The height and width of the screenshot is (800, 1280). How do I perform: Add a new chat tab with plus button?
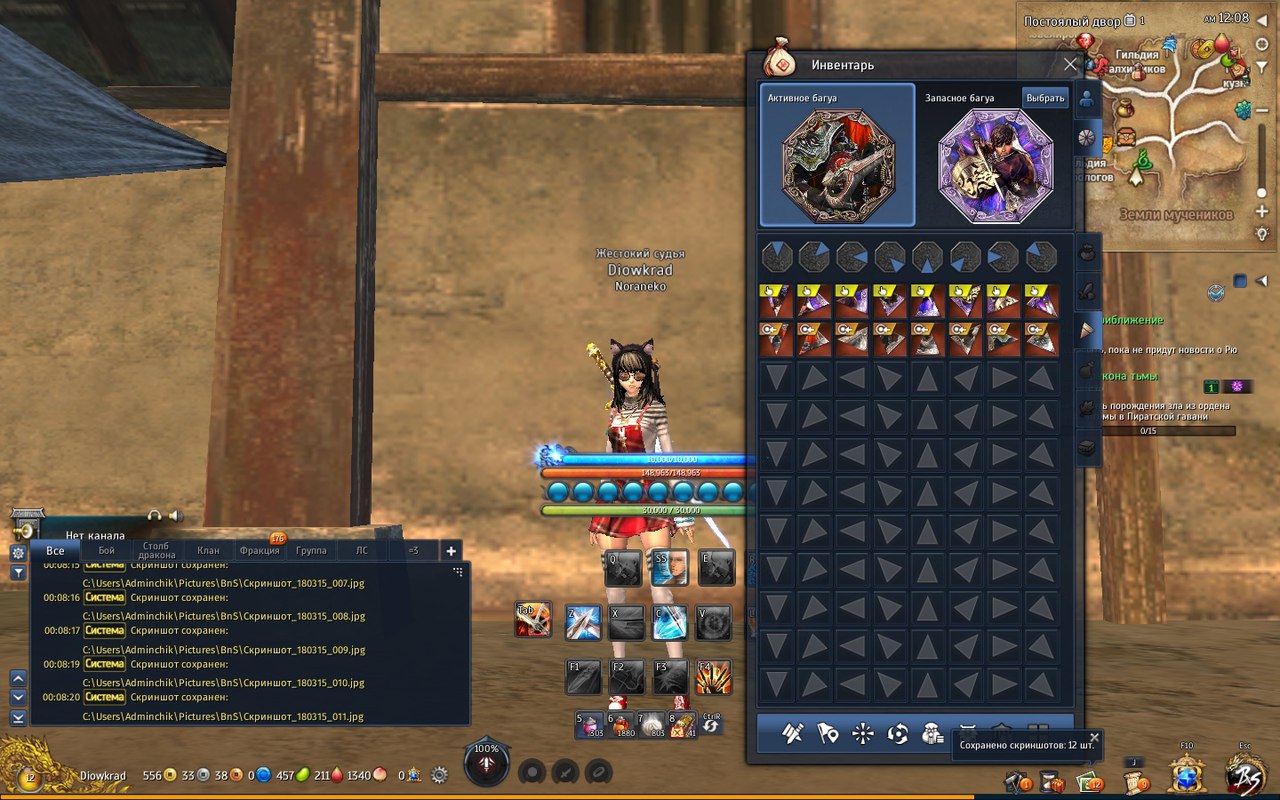[451, 550]
